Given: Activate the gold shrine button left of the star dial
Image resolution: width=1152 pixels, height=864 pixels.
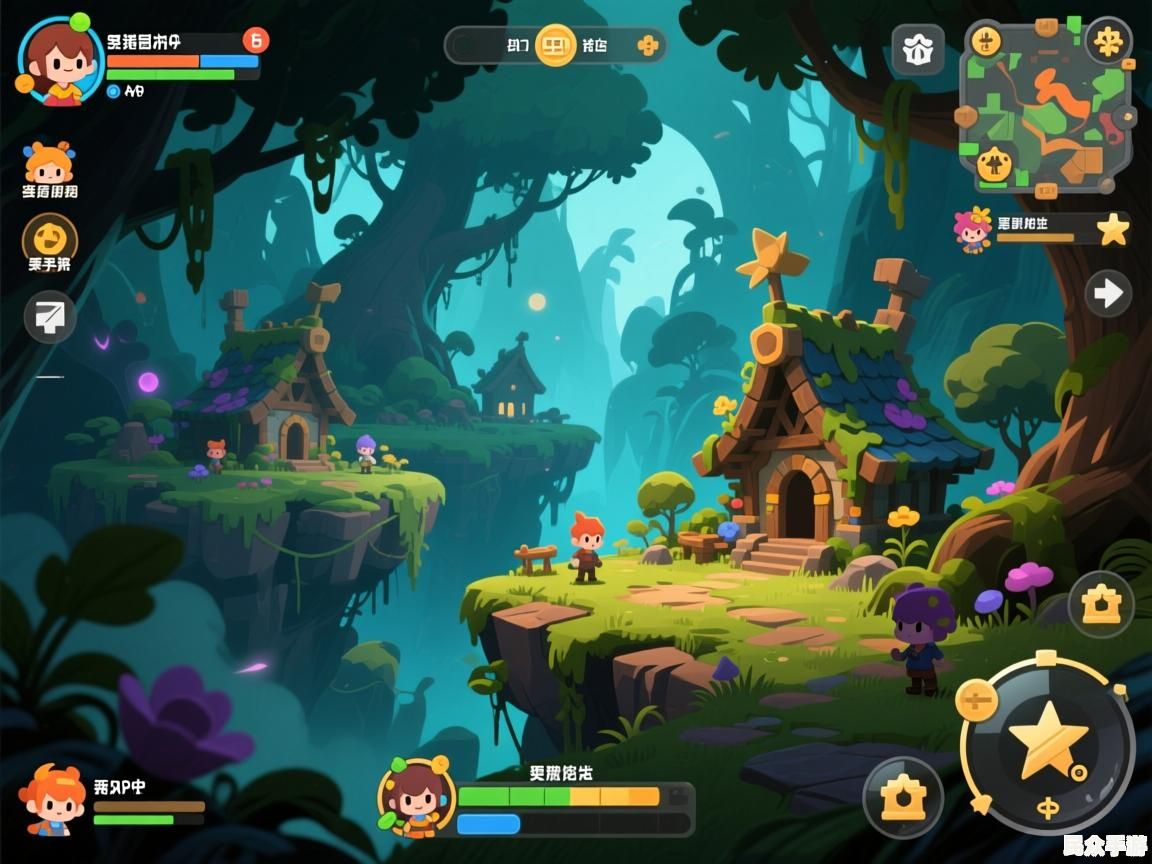Looking at the screenshot, I should click(x=902, y=797).
